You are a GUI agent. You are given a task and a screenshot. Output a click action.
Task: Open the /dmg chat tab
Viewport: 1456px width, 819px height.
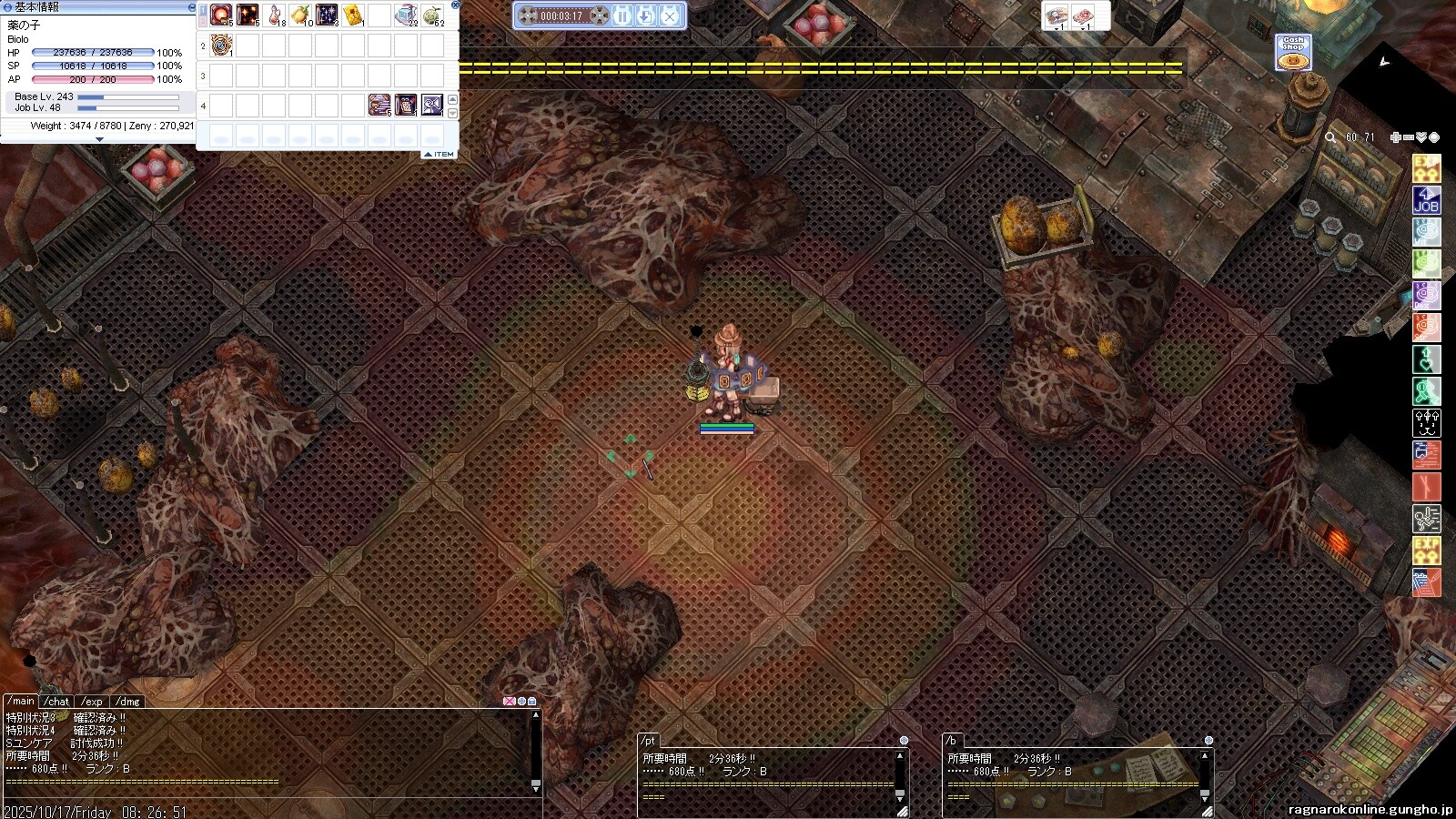click(128, 702)
